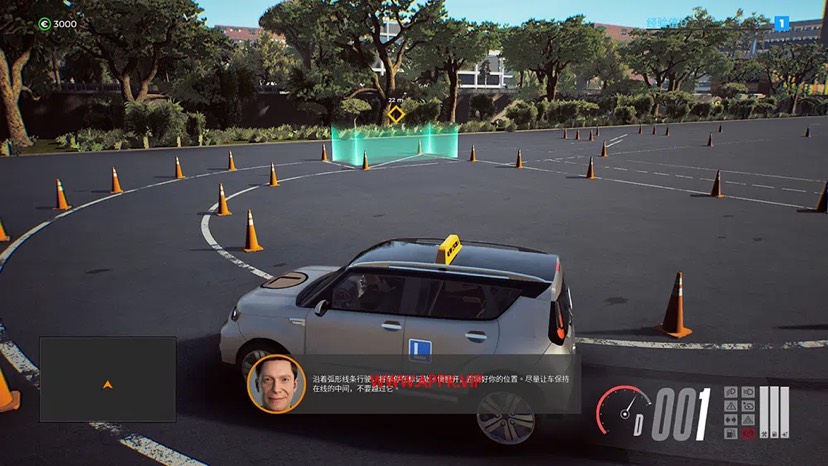Click the instructor's portrait in the dialogue box
The height and width of the screenshot is (466, 828).
[x=276, y=384]
